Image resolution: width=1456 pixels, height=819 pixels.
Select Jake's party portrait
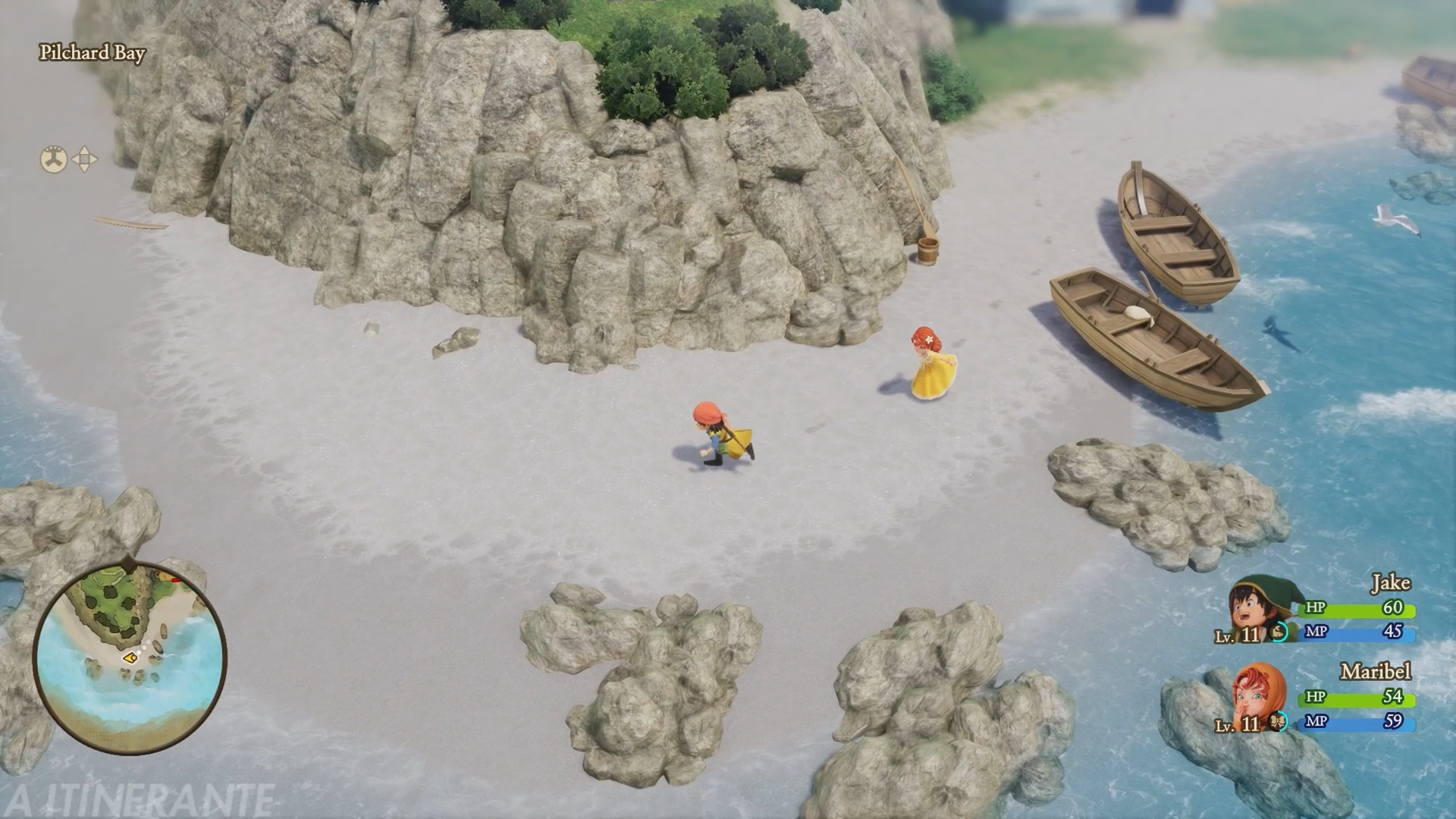[x=1256, y=610]
